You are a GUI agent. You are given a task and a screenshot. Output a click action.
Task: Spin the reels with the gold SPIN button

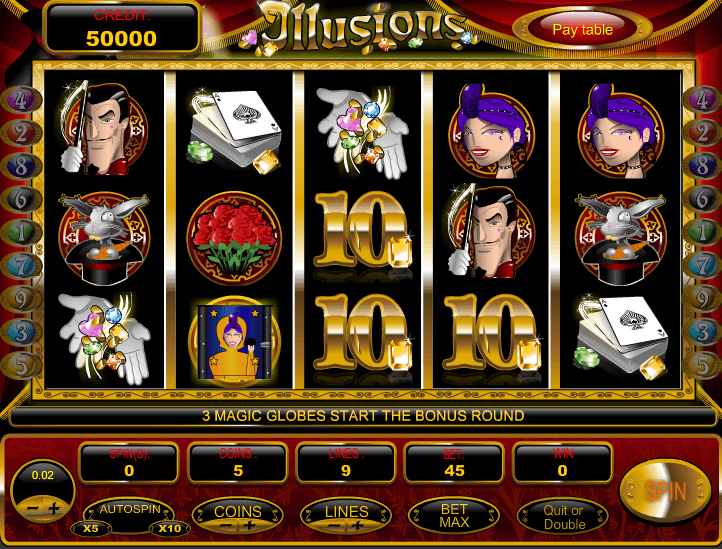[665, 491]
